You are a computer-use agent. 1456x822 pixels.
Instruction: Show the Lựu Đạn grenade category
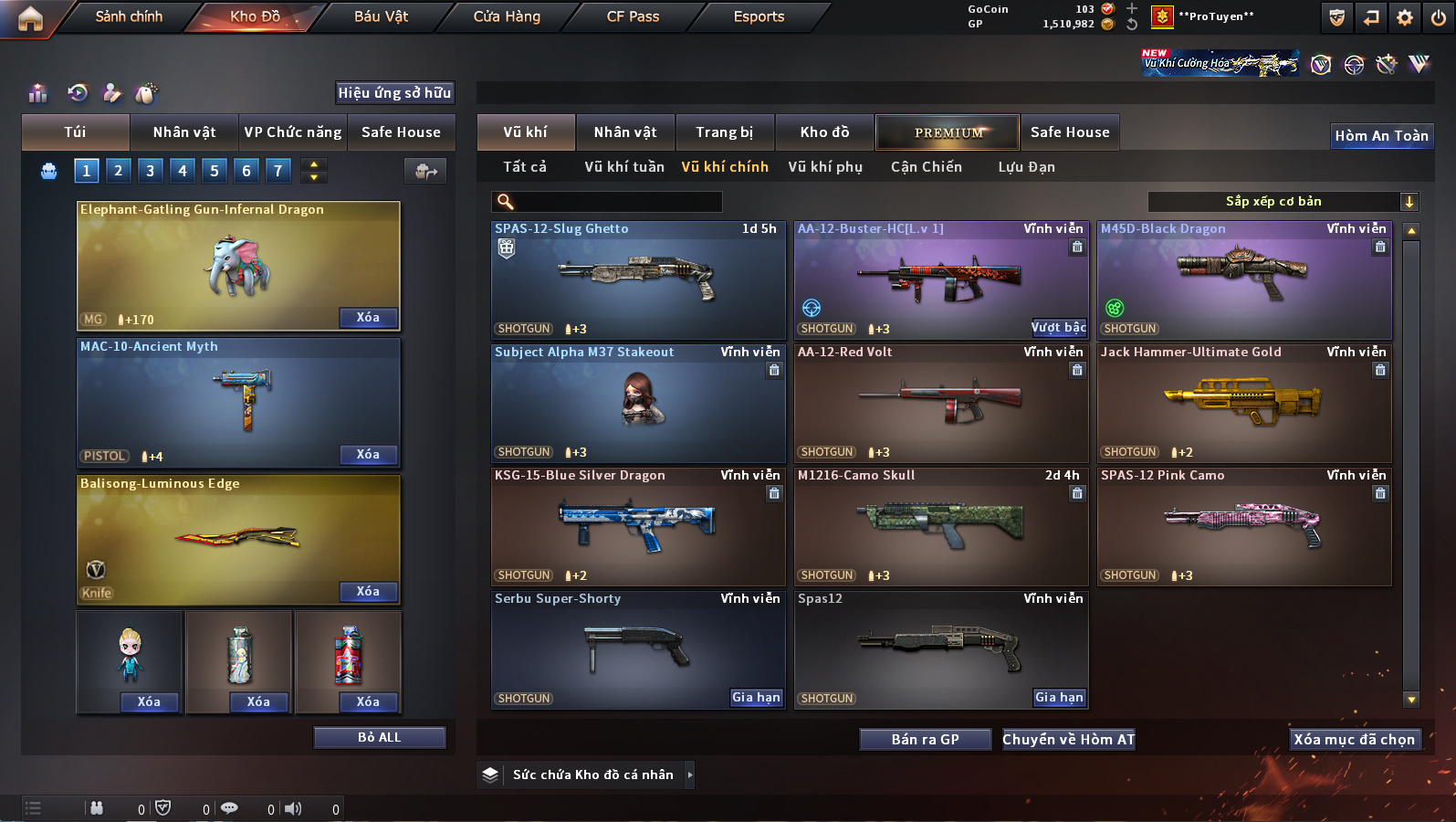(x=1026, y=167)
